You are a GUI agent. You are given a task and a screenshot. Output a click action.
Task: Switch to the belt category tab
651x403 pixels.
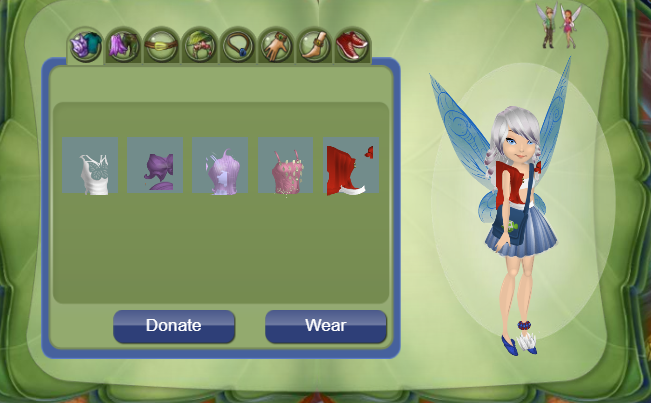(x=161, y=46)
